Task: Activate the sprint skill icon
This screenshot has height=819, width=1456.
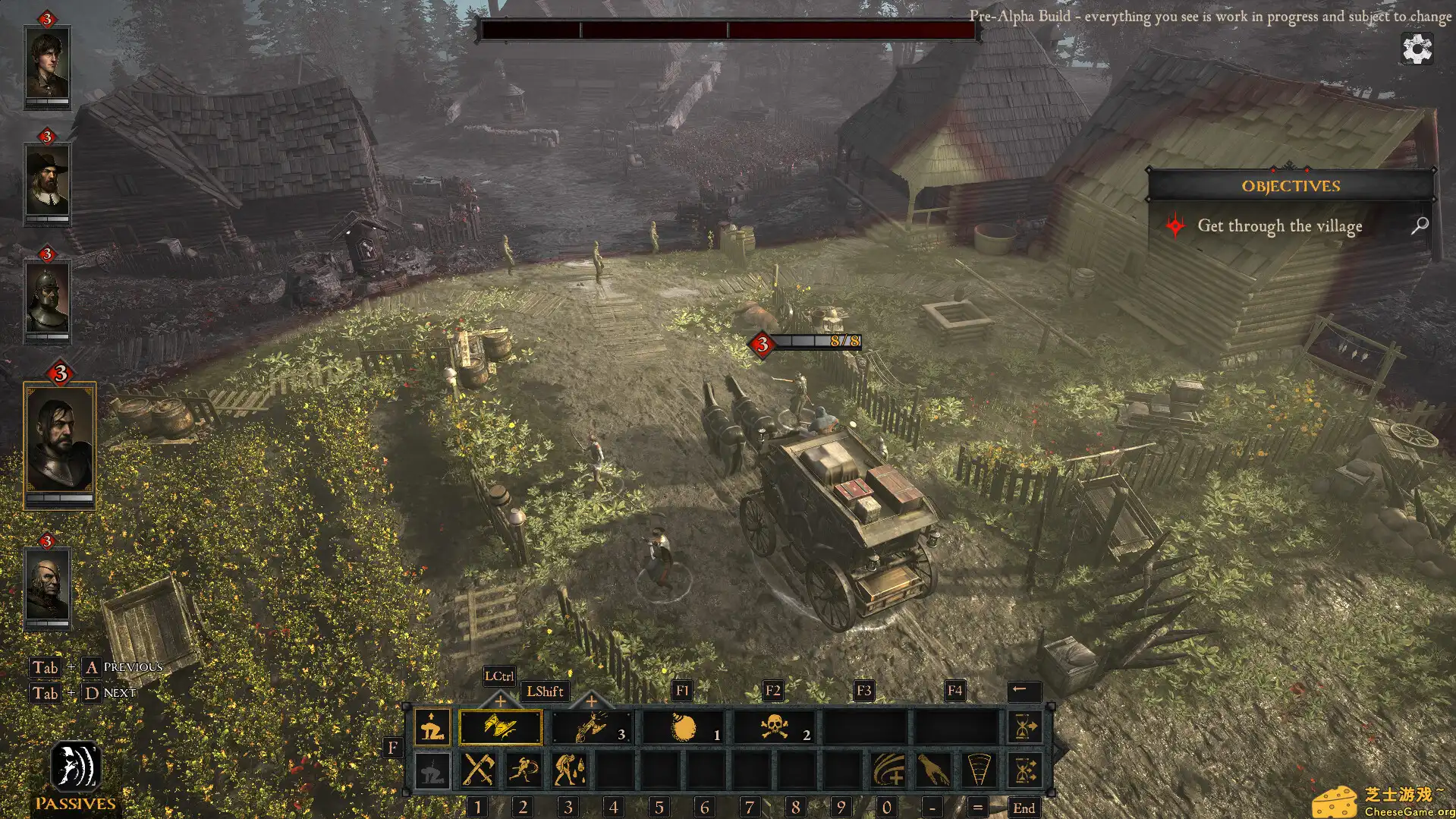Action: (x=524, y=770)
